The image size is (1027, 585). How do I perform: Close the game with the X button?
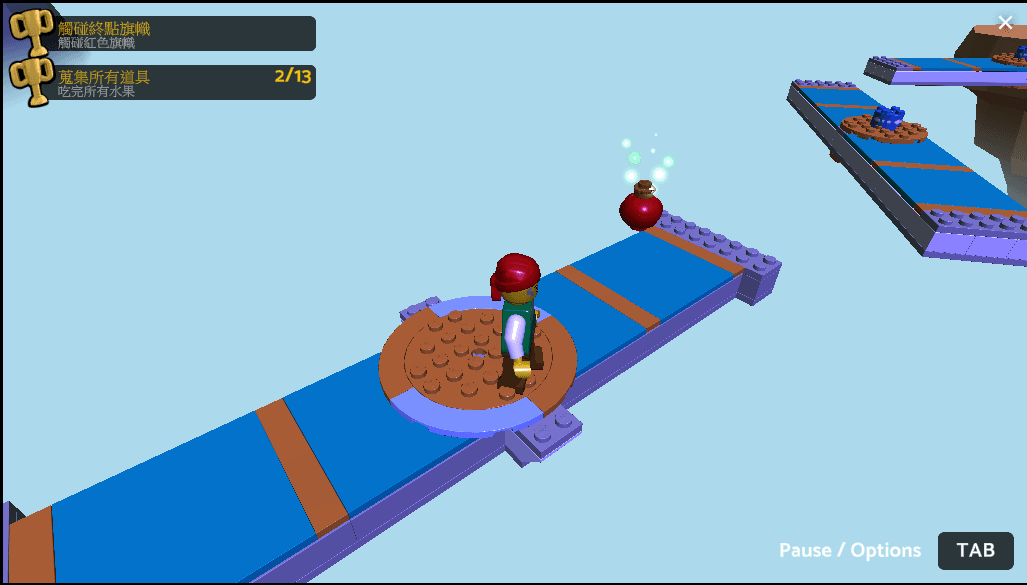(1005, 23)
